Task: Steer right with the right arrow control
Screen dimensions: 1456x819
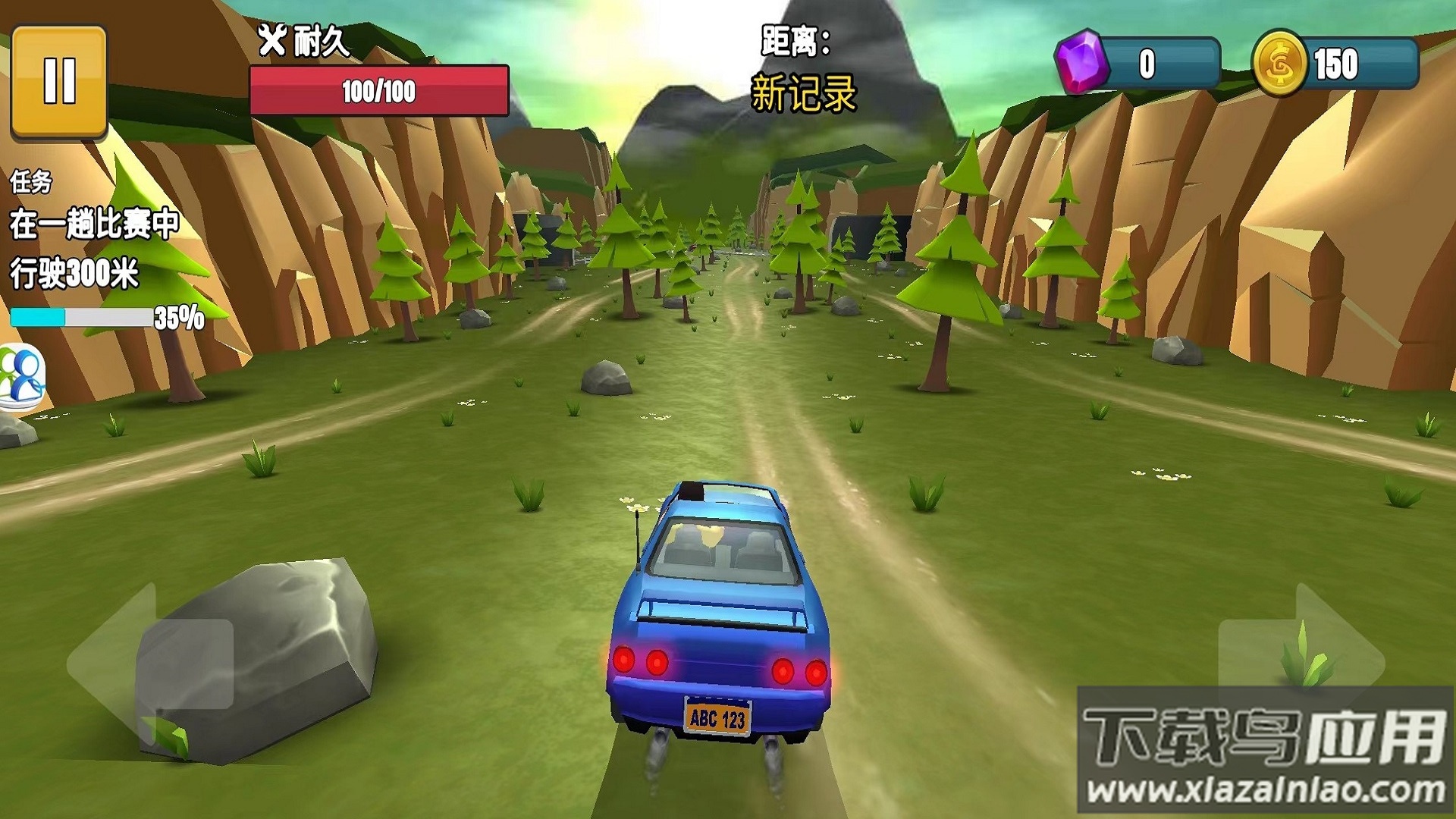Action: (x=1301, y=664)
